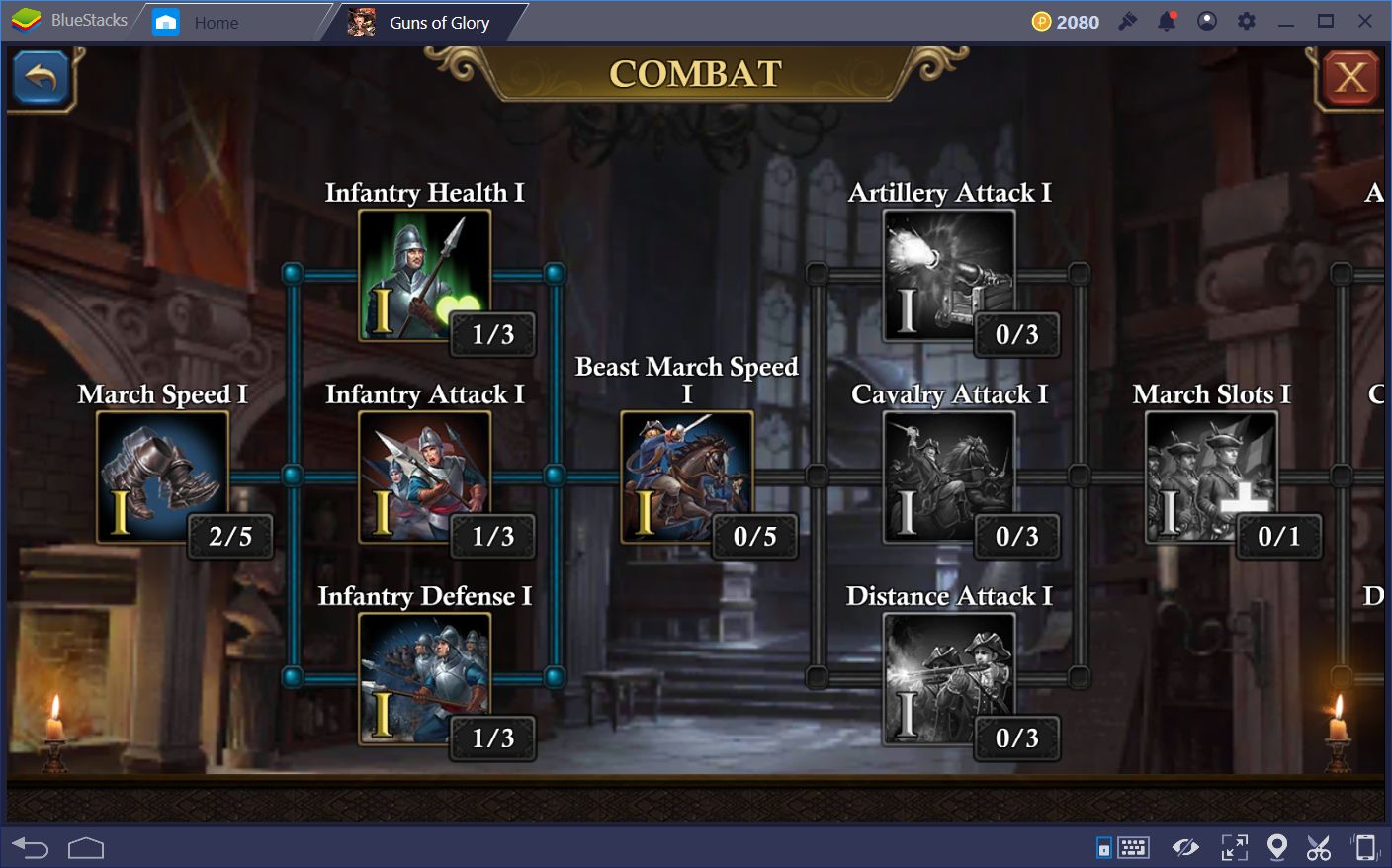The height and width of the screenshot is (868, 1392).
Task: Open the GPS location tool
Action: click(1276, 847)
